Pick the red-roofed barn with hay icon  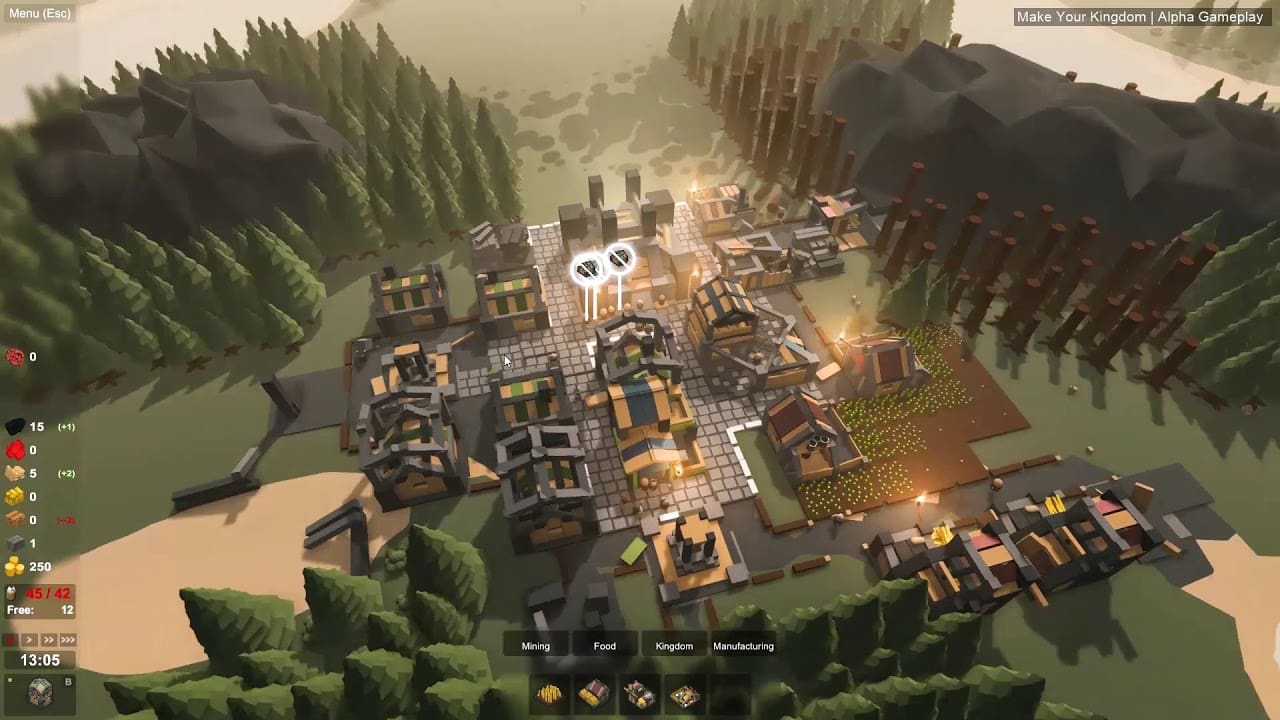(594, 695)
